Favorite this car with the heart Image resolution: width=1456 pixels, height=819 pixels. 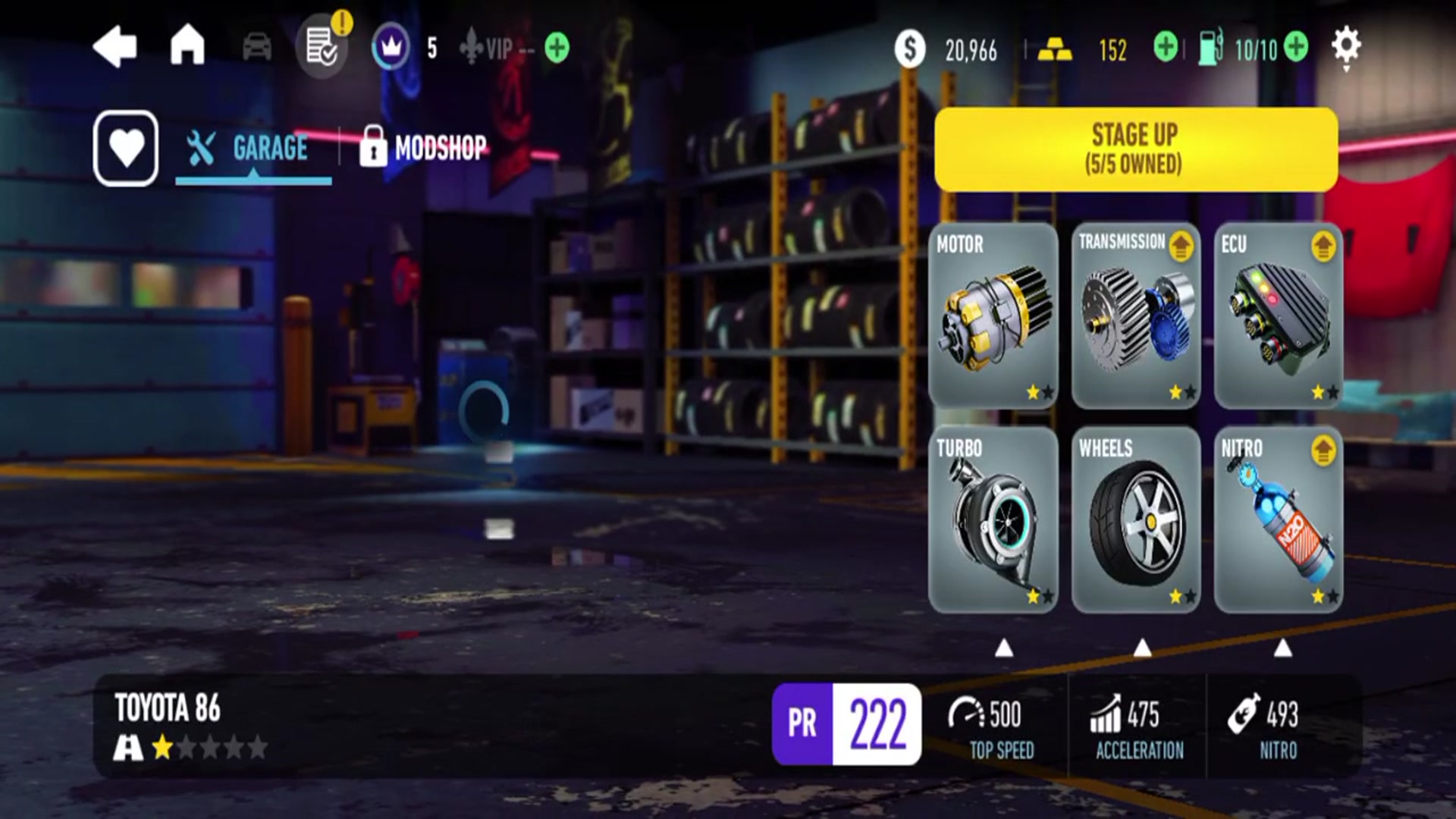point(126,148)
